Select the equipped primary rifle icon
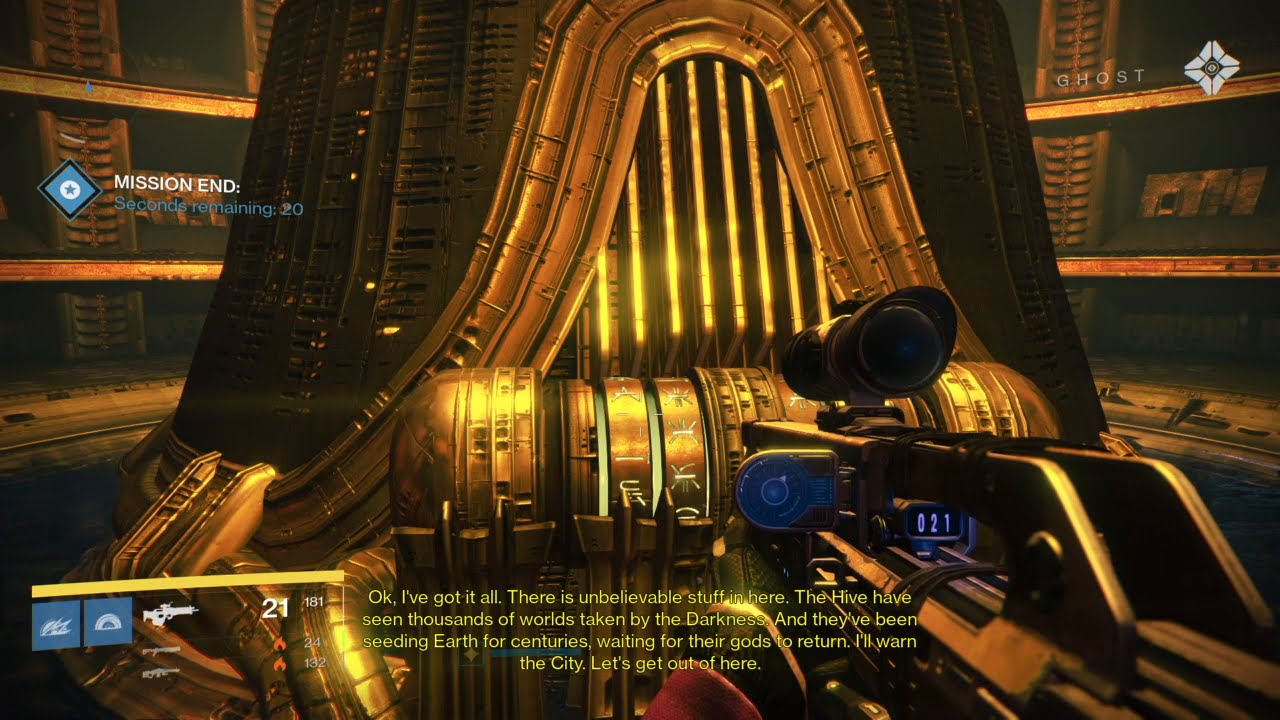This screenshot has width=1280, height=720. click(x=170, y=611)
